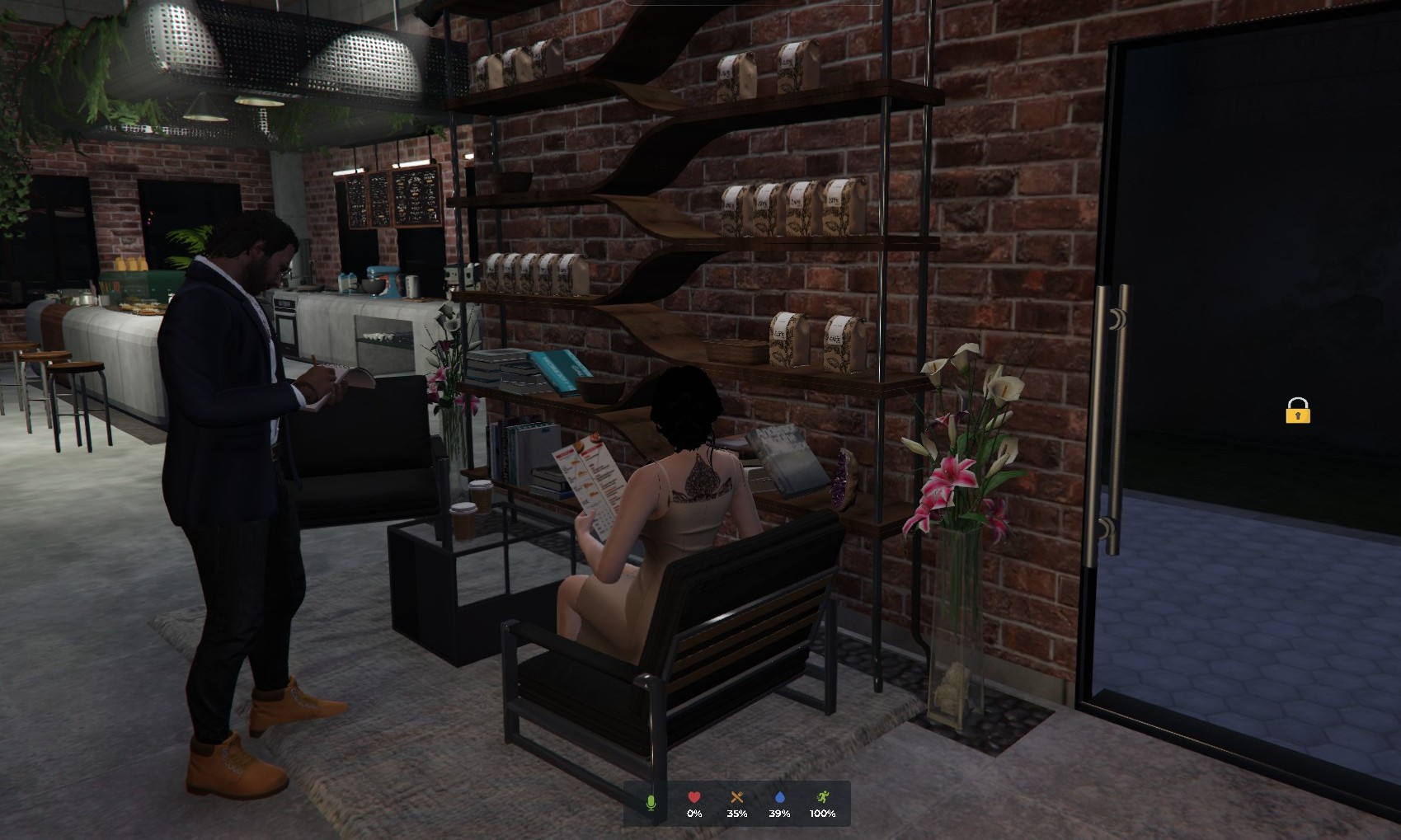Toggle the green microphone voice icon

coord(651,803)
